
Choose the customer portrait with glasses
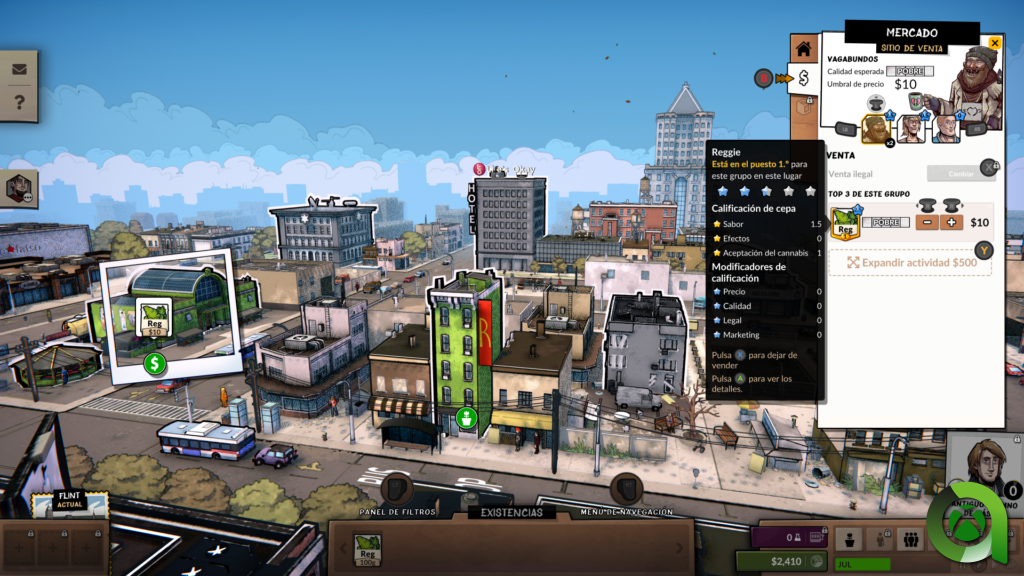[x=911, y=129]
